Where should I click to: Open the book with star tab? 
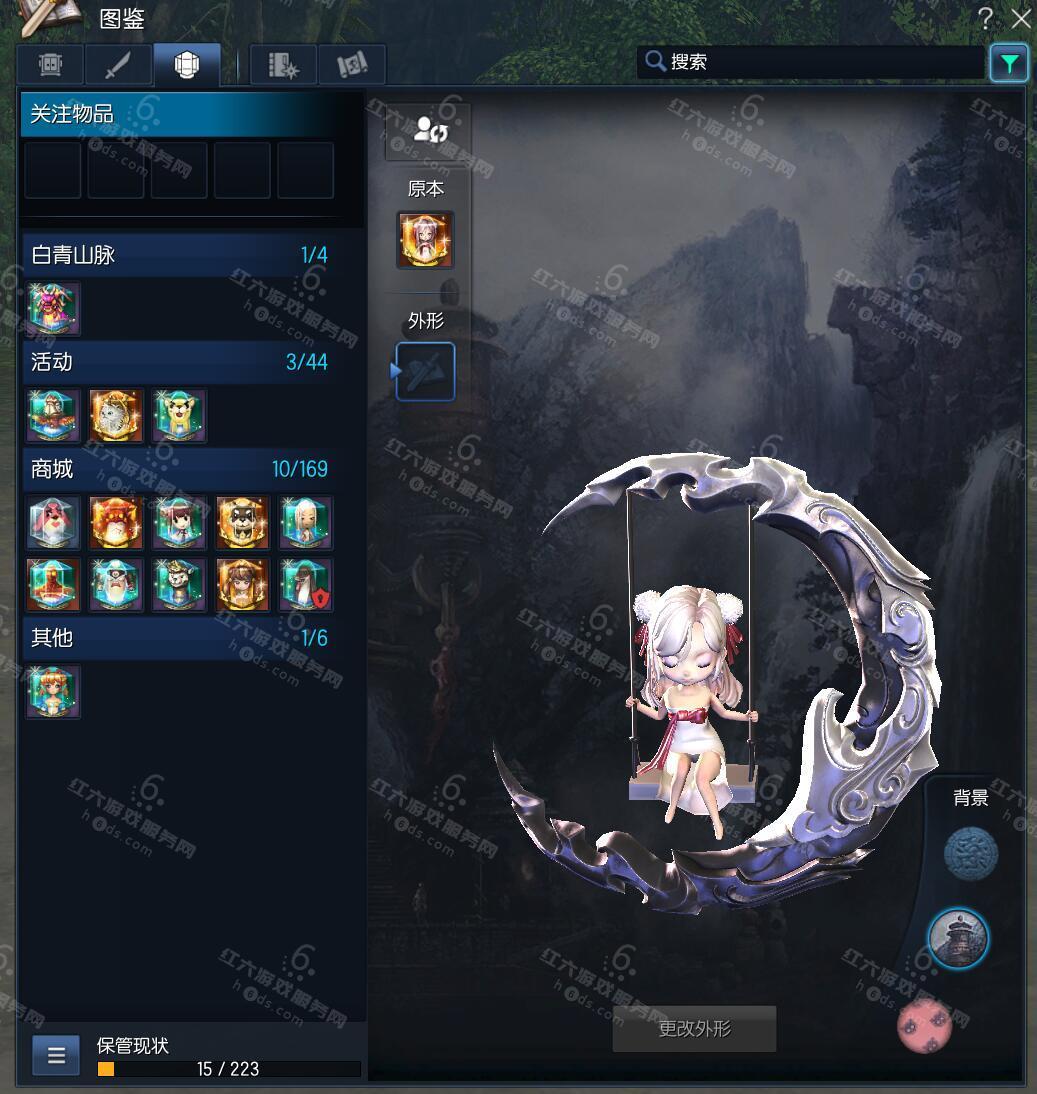283,65
